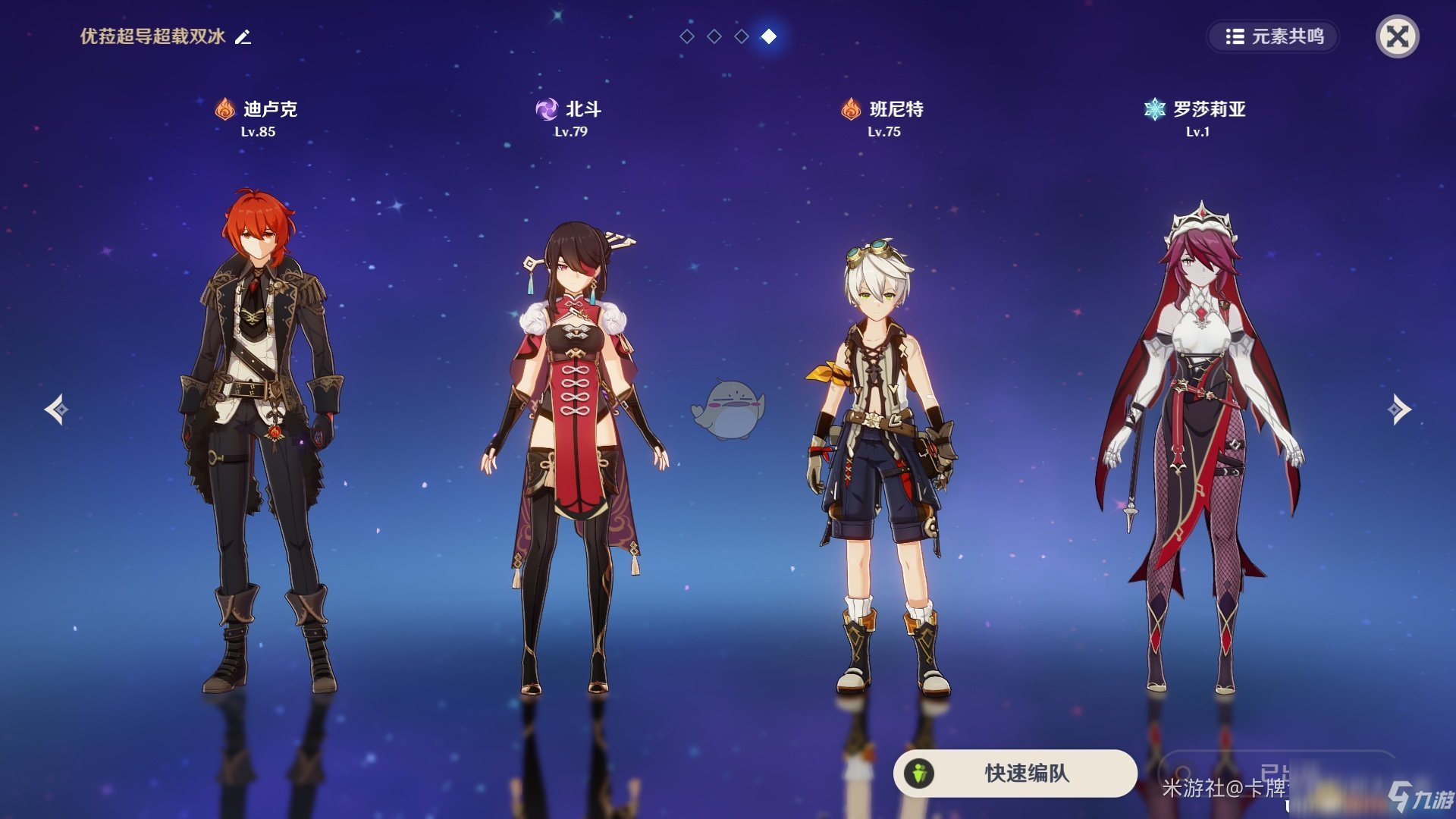Screen dimensions: 1456x819
Task: Choose the 罗莎莉亚 Rosaria character slot
Action: [x=1198, y=447]
